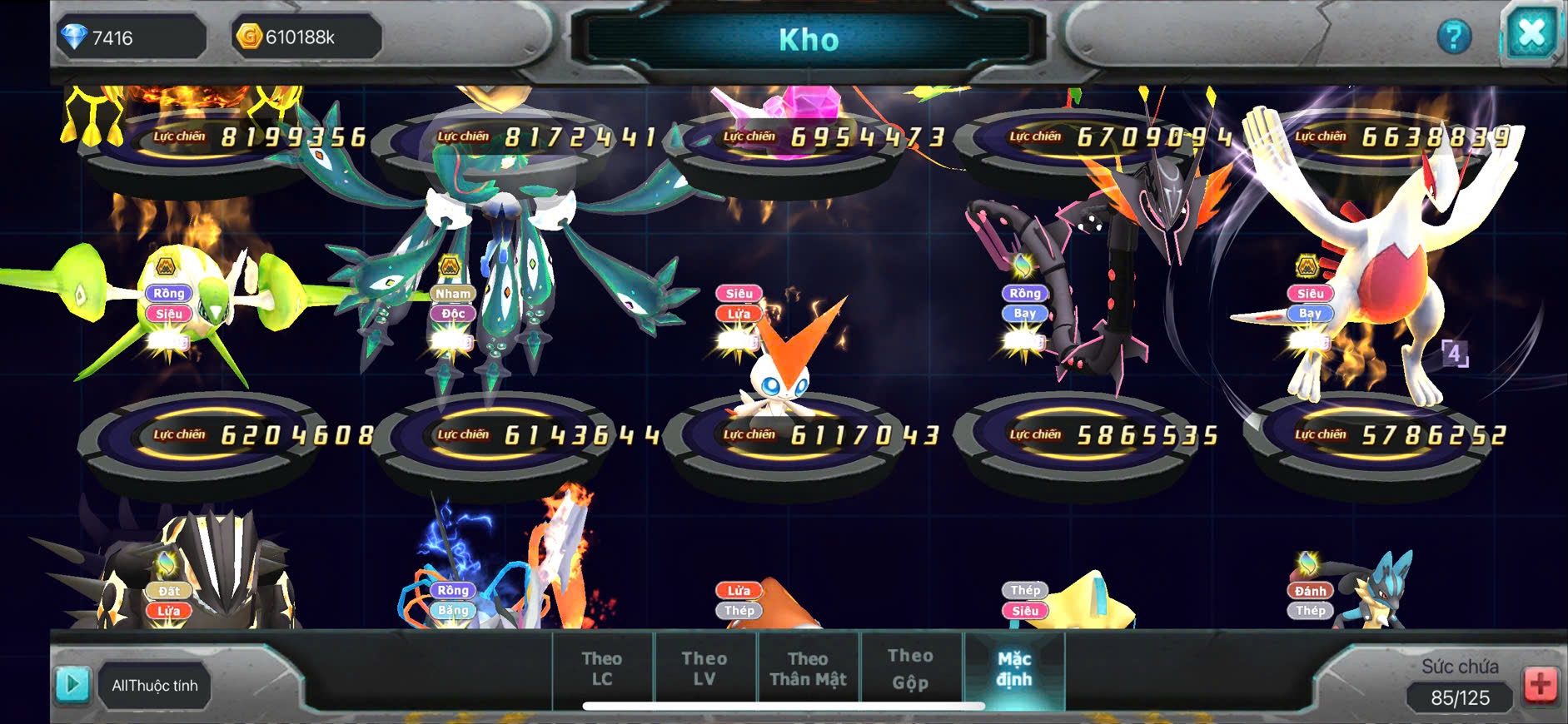The height and width of the screenshot is (724, 1568).
Task: Close the Kho storage screen
Action: tap(1531, 34)
